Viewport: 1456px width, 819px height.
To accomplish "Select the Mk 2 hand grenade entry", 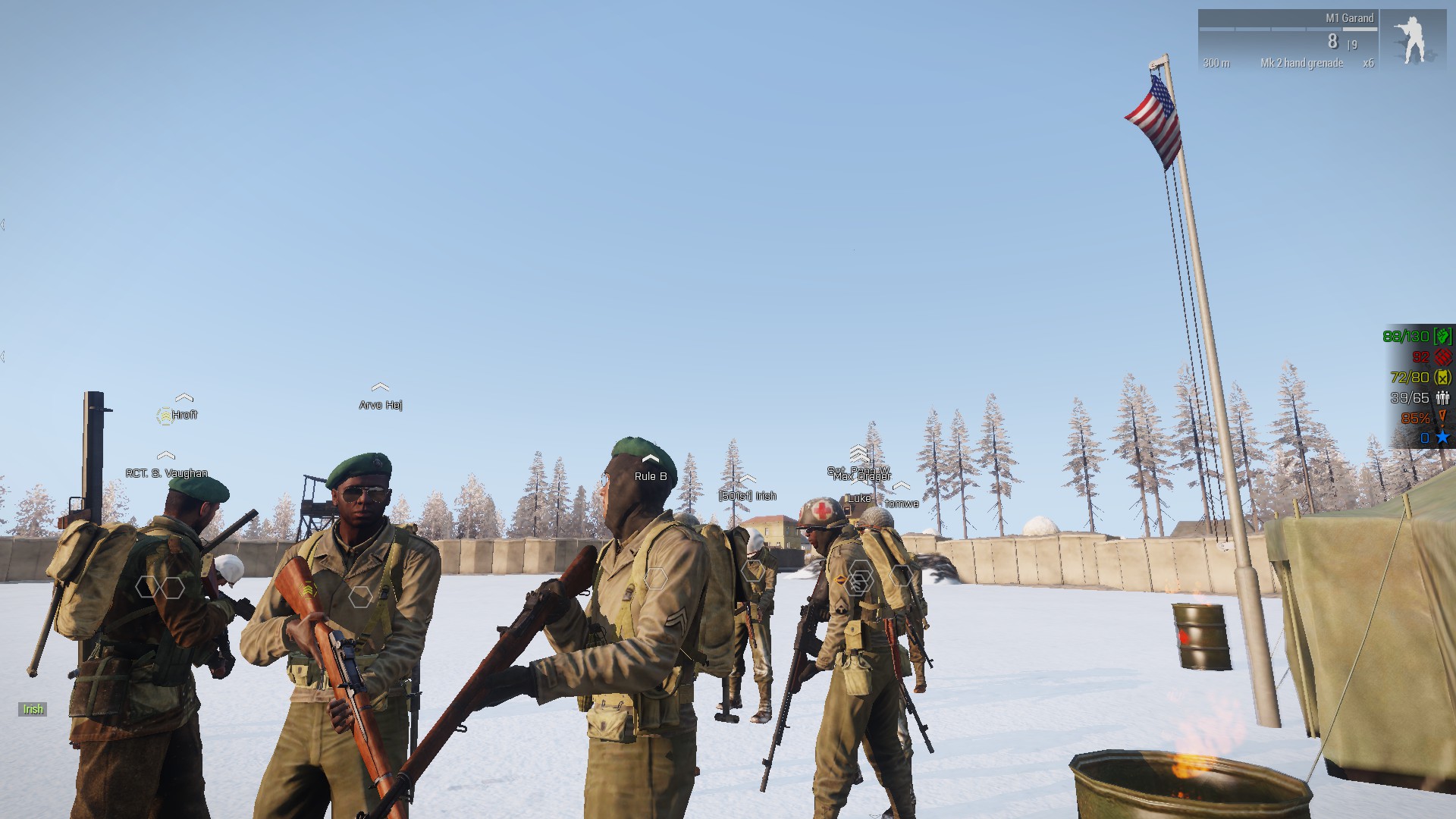I will click(1301, 63).
